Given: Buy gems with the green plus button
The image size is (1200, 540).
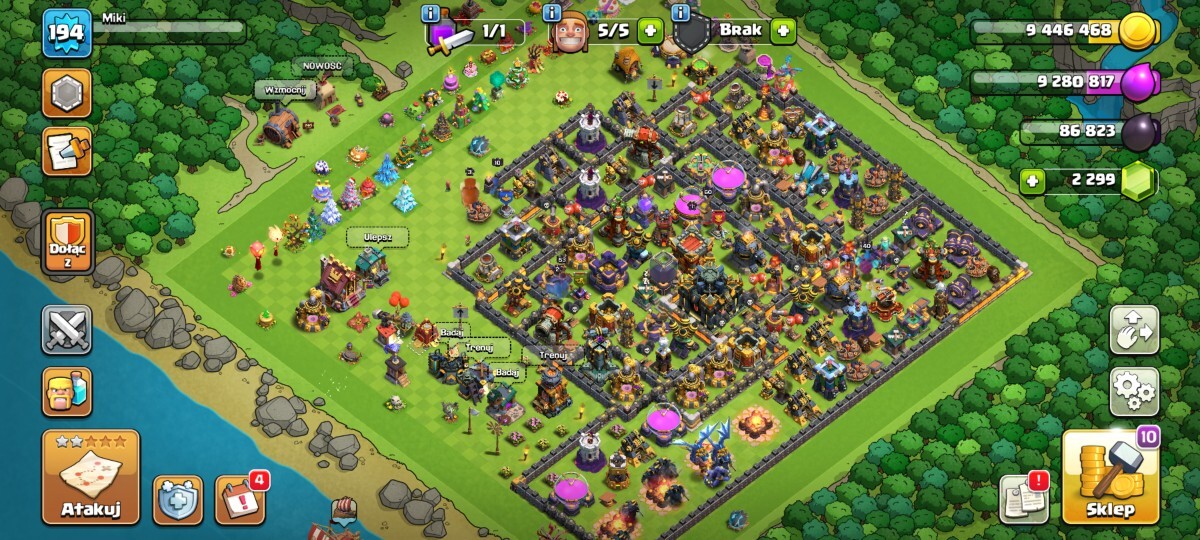Looking at the screenshot, I should pyautogui.click(x=1031, y=182).
